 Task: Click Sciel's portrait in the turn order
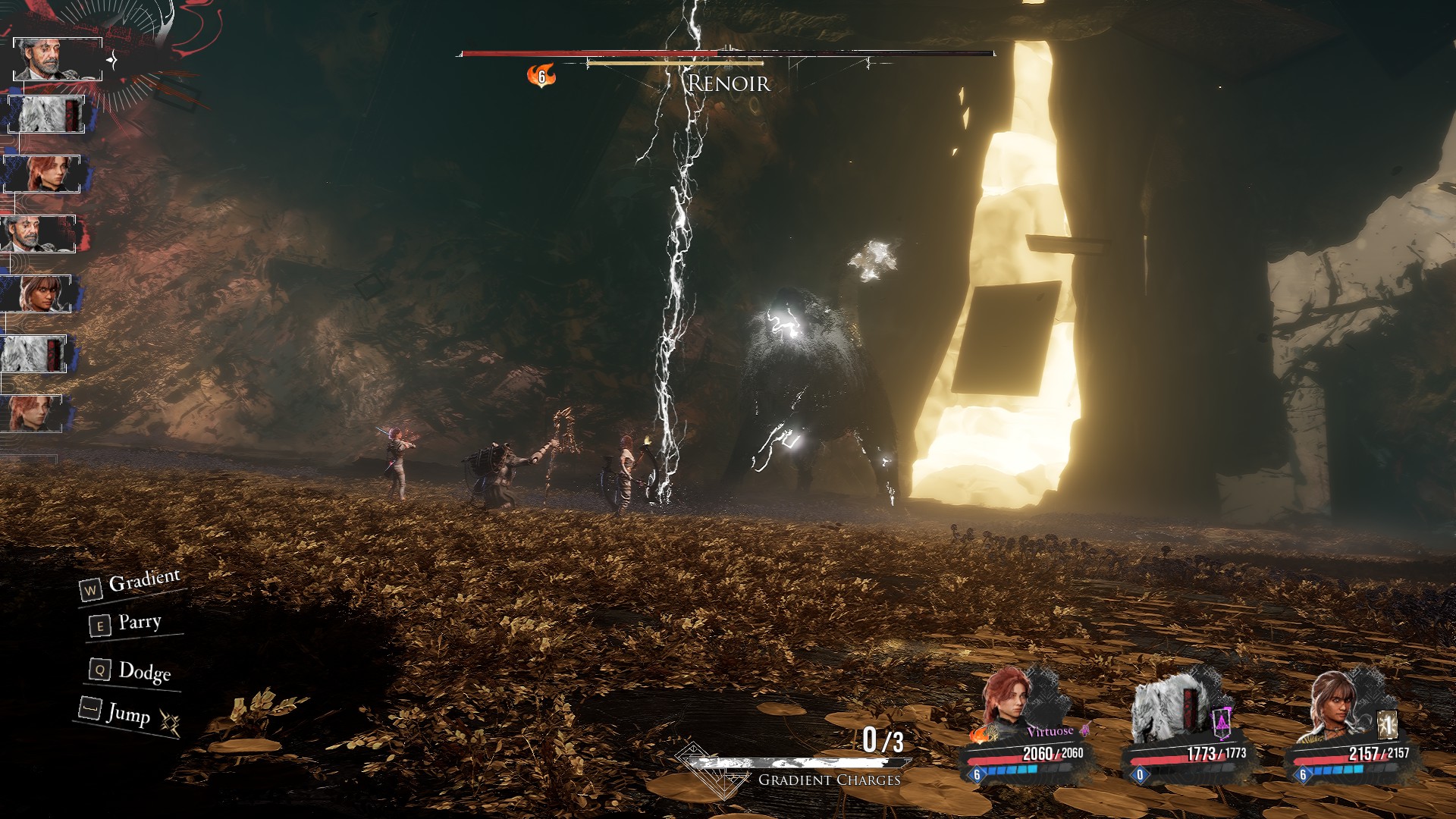(36, 293)
